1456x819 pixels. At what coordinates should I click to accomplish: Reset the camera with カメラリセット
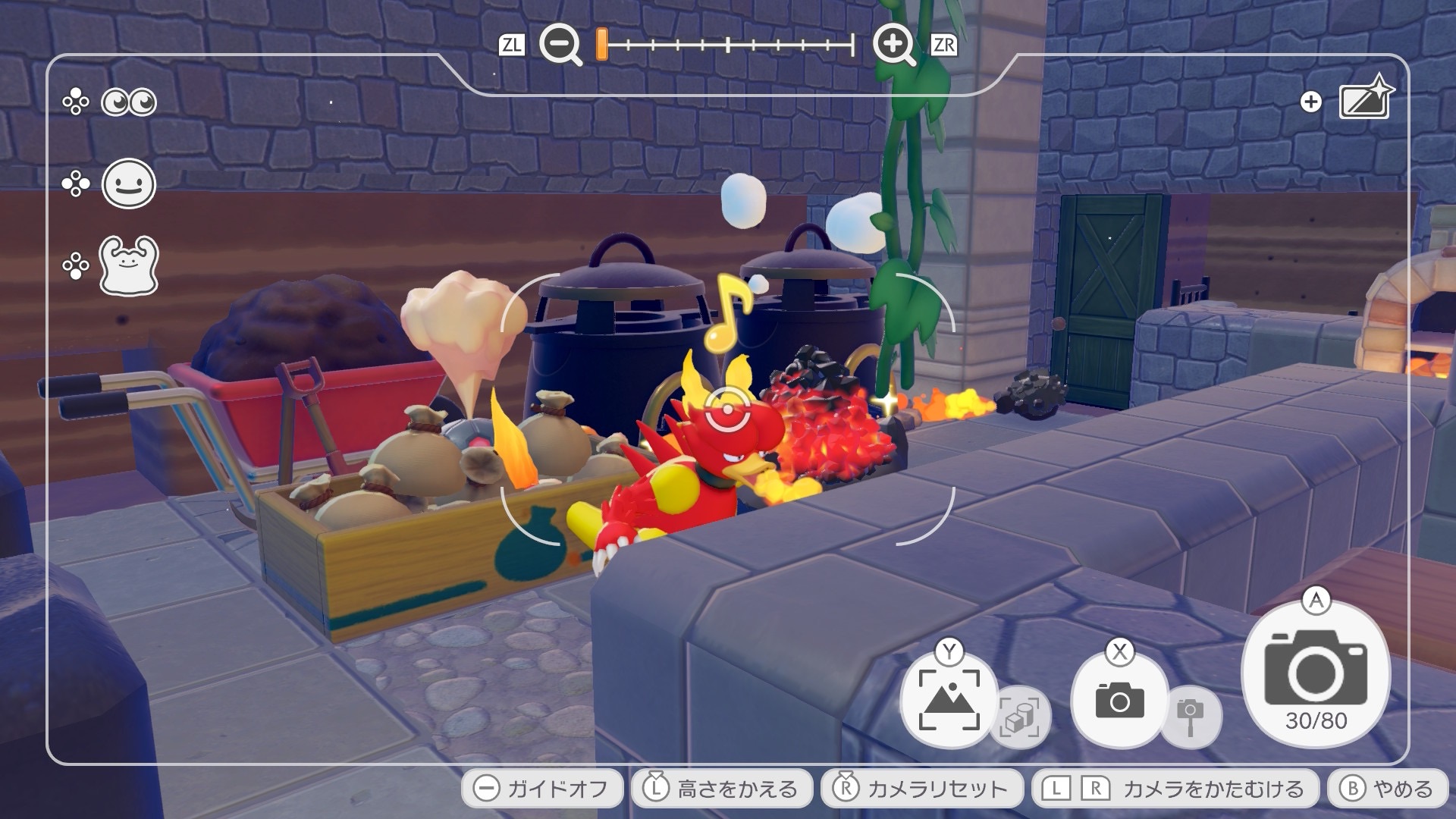coord(921,789)
